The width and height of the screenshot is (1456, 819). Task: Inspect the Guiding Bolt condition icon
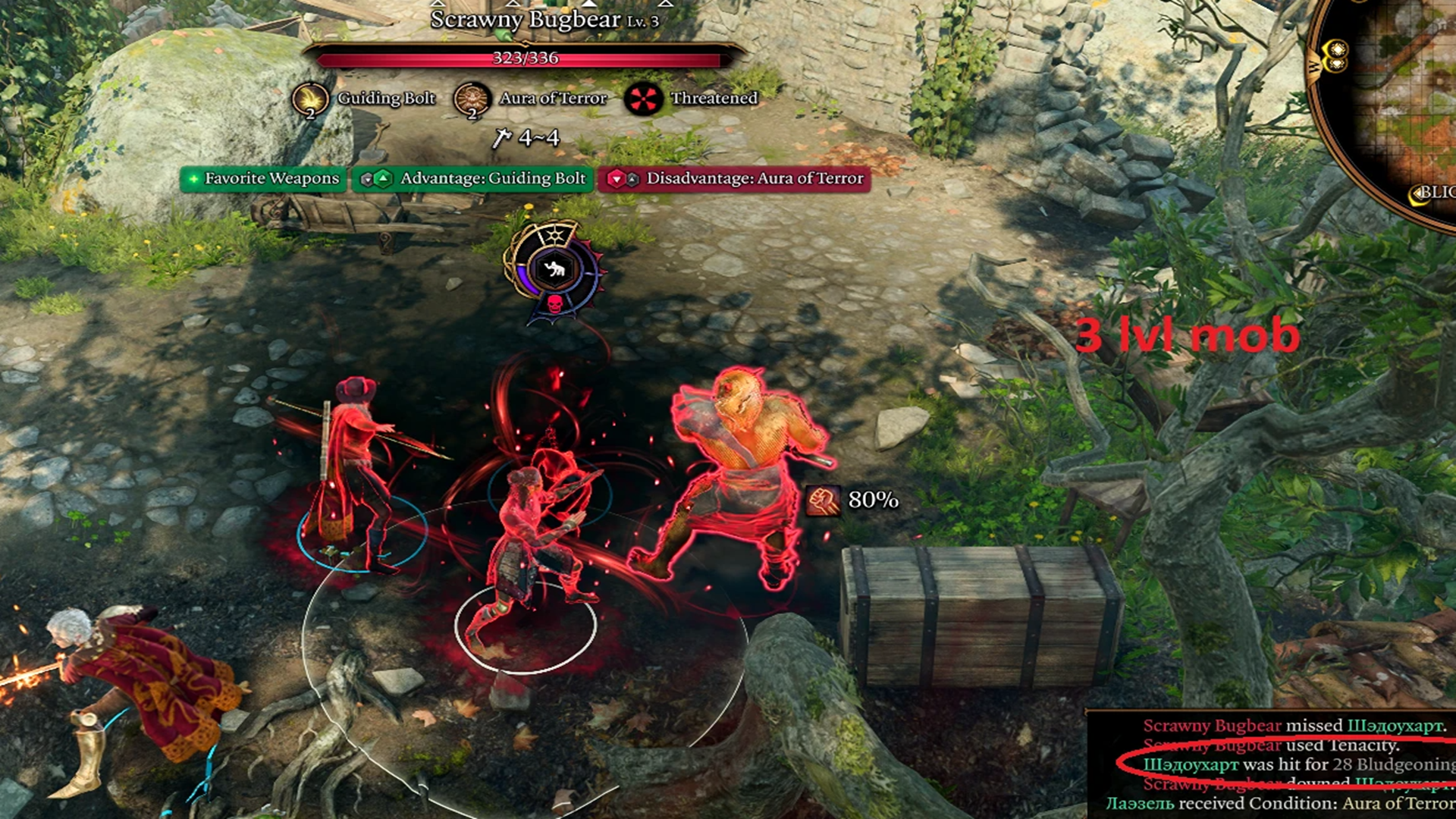[310, 99]
